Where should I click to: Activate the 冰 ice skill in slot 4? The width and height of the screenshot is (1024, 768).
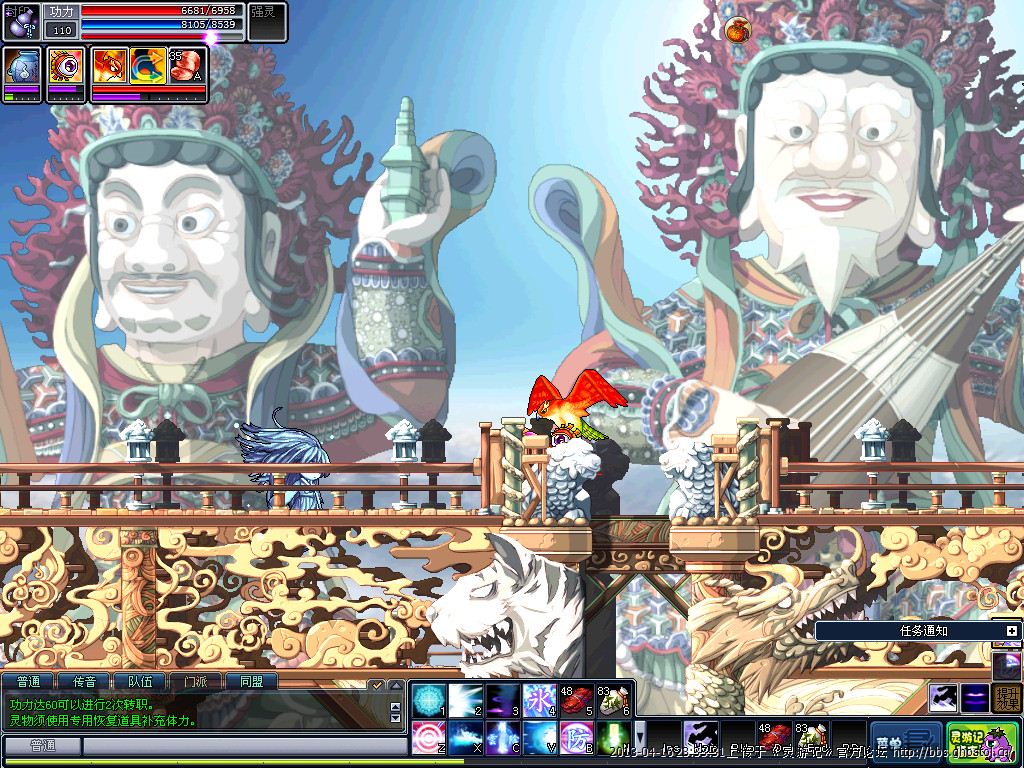pos(539,699)
